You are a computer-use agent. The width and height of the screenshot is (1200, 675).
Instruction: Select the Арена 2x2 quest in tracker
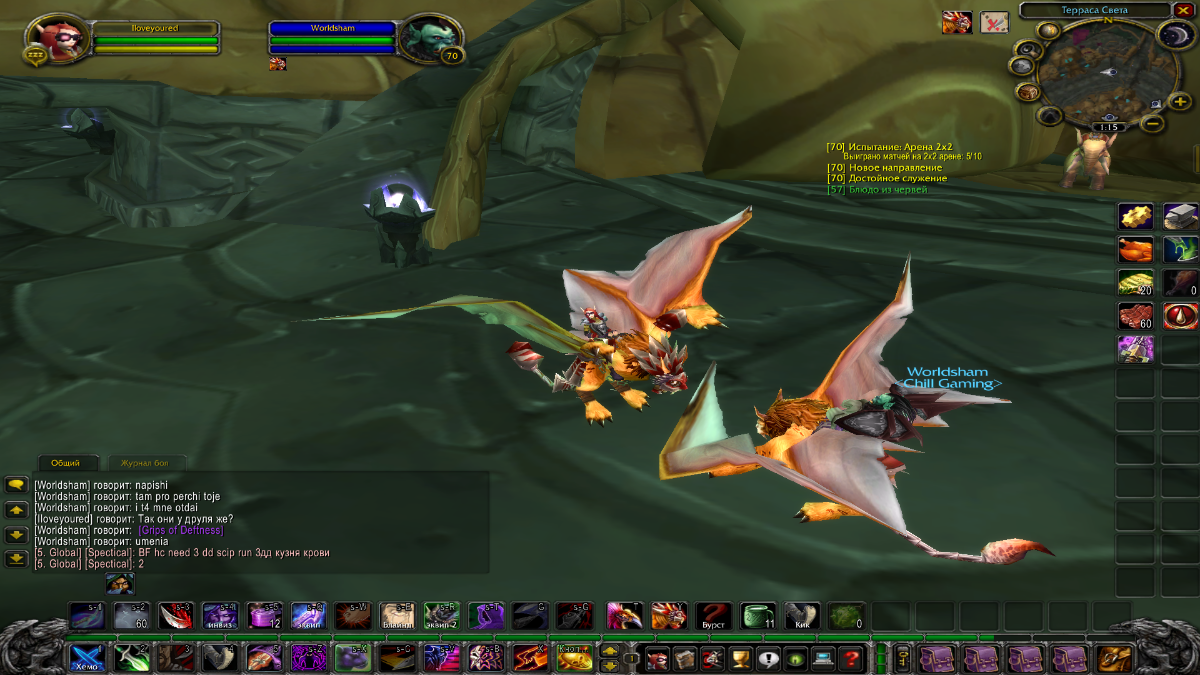coord(900,146)
